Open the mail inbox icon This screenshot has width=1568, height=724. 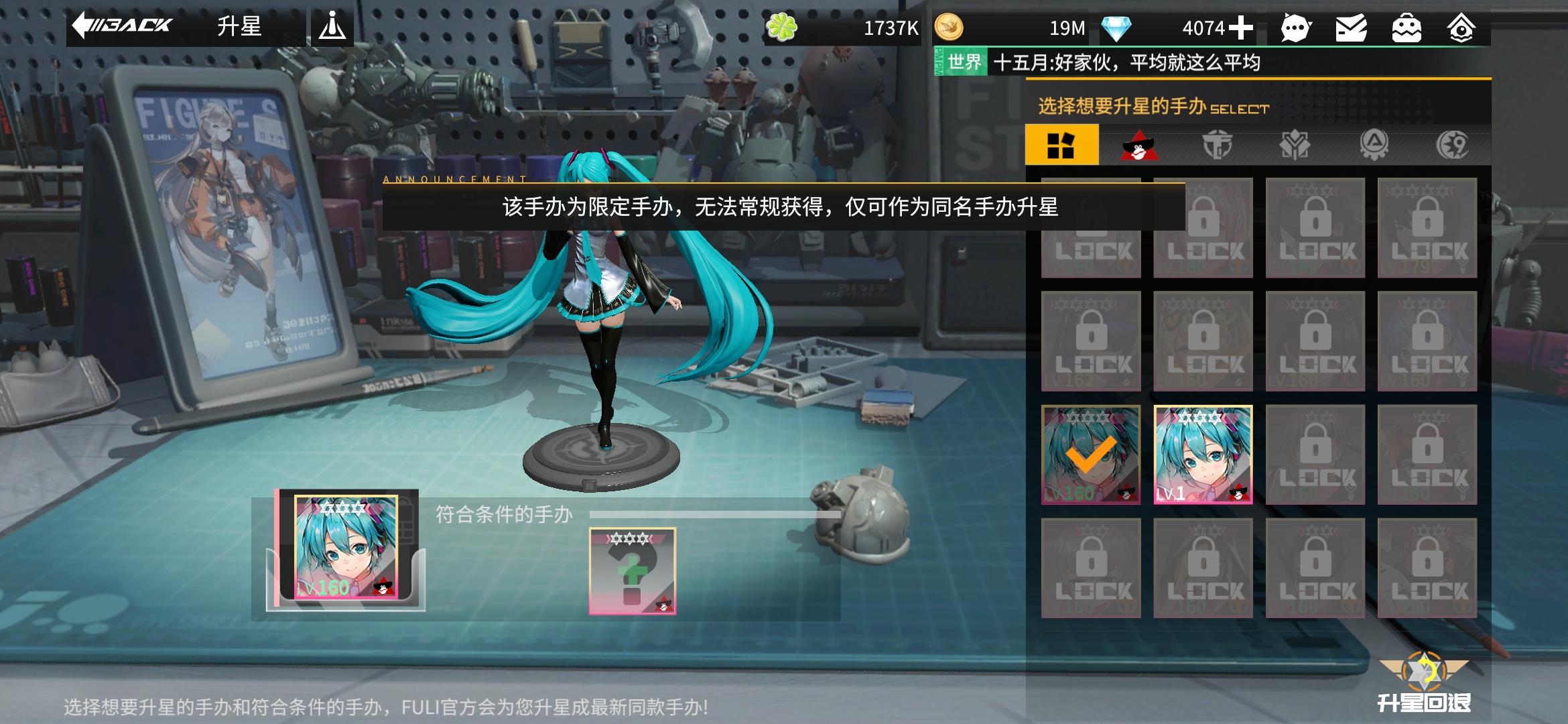coord(1350,27)
